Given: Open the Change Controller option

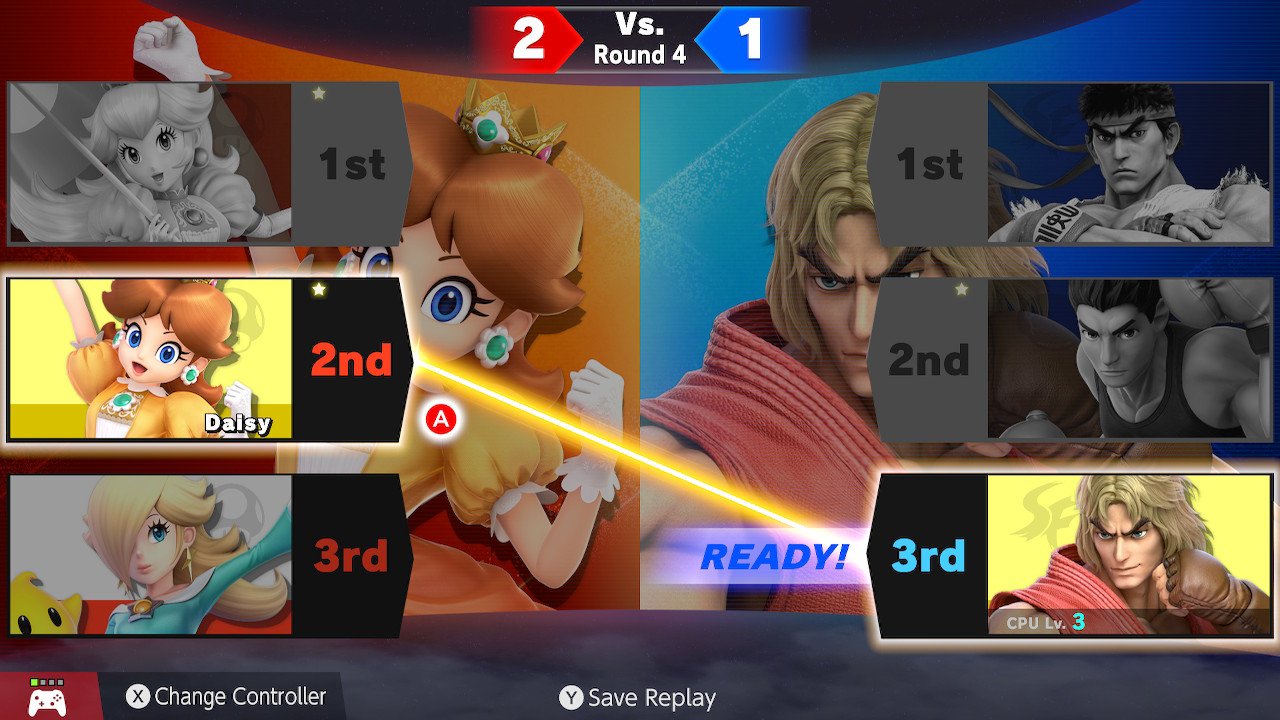Looking at the screenshot, I should click(x=227, y=697).
